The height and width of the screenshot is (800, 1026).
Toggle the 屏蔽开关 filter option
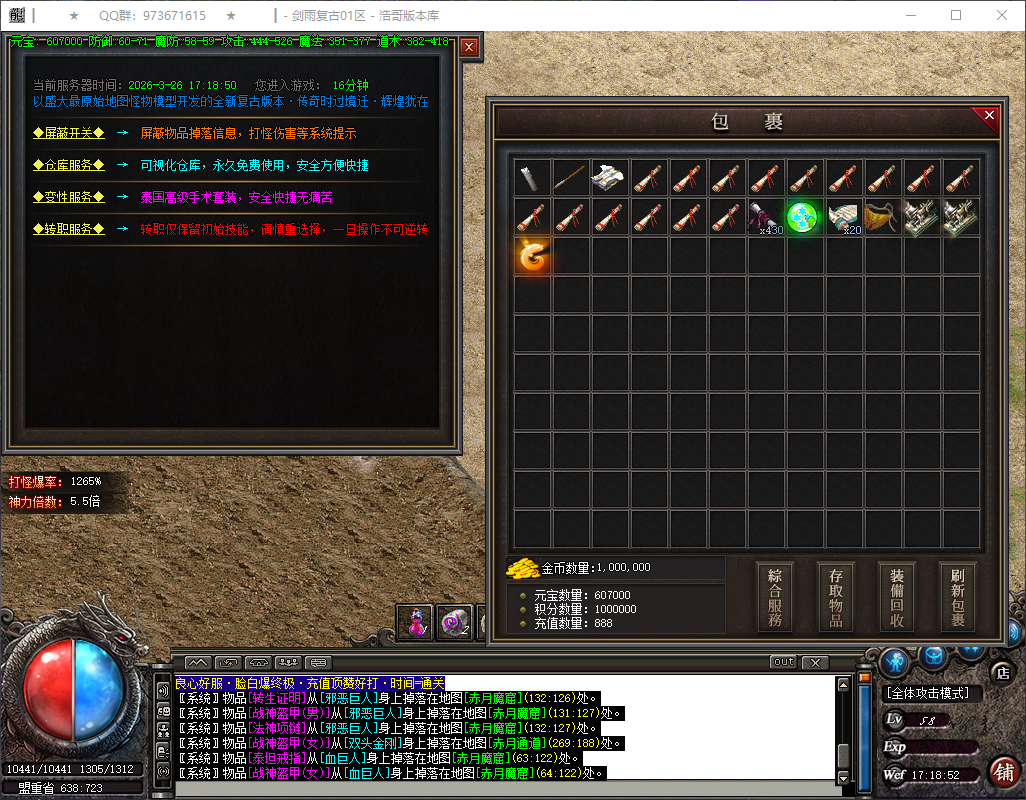[68, 133]
